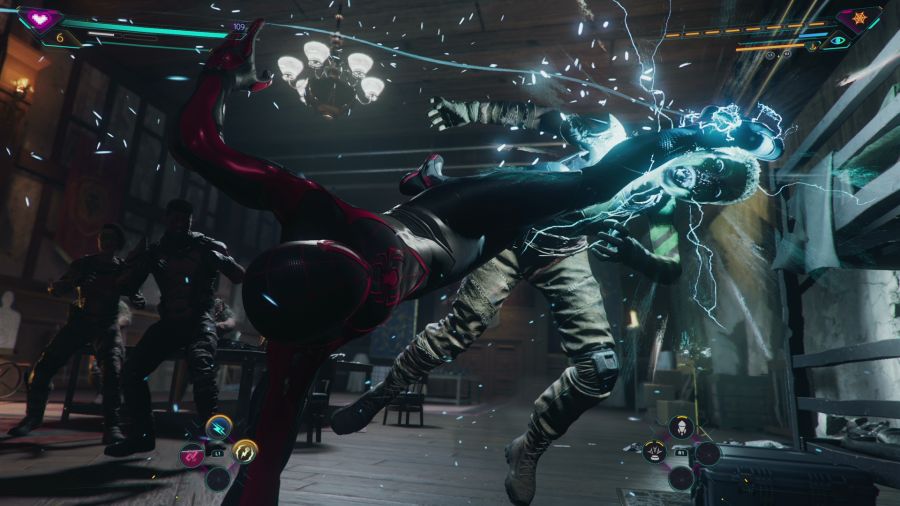
Task: Trigger the gold circular lightning ability
Action: click(244, 451)
